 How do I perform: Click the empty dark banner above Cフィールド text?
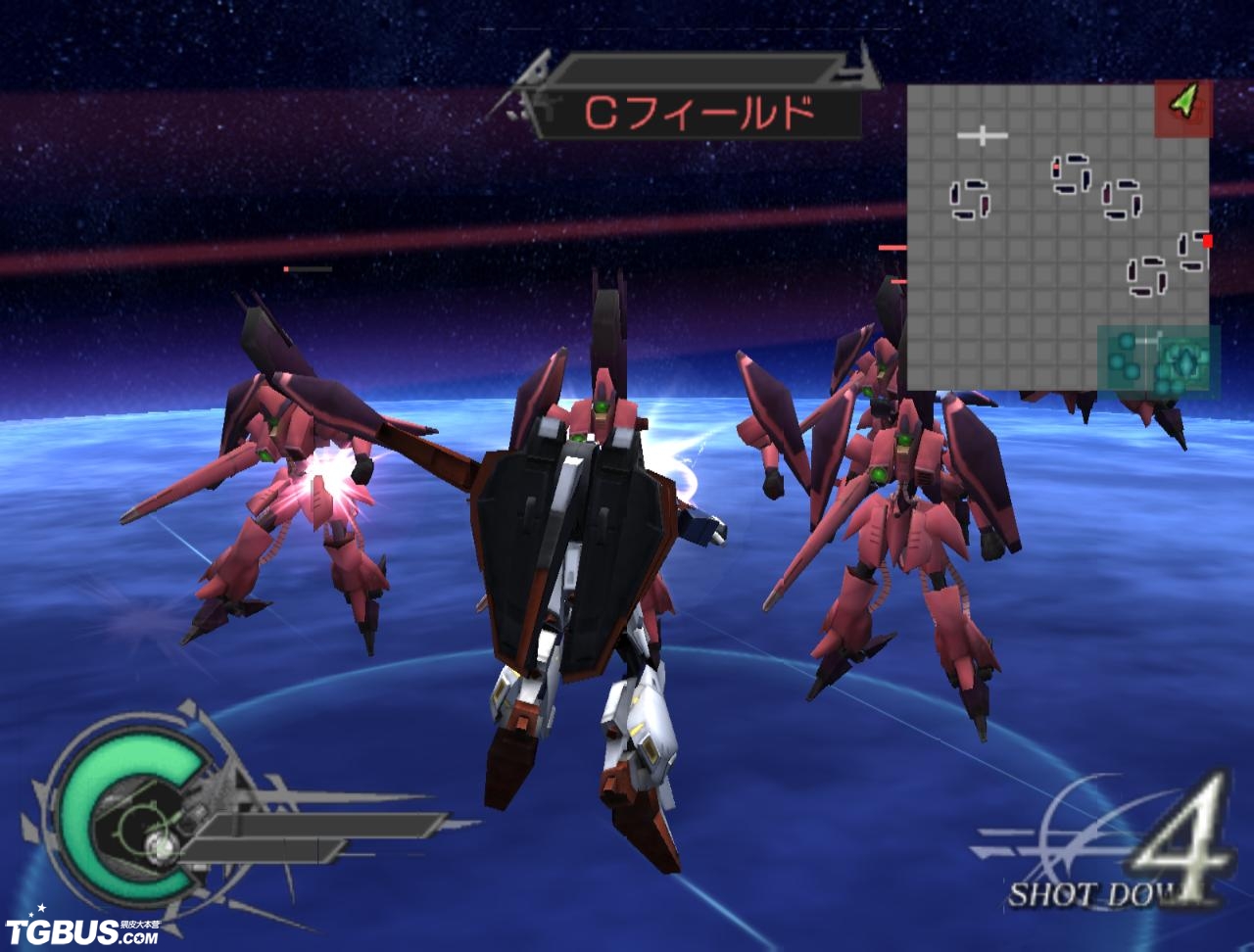click(x=696, y=67)
